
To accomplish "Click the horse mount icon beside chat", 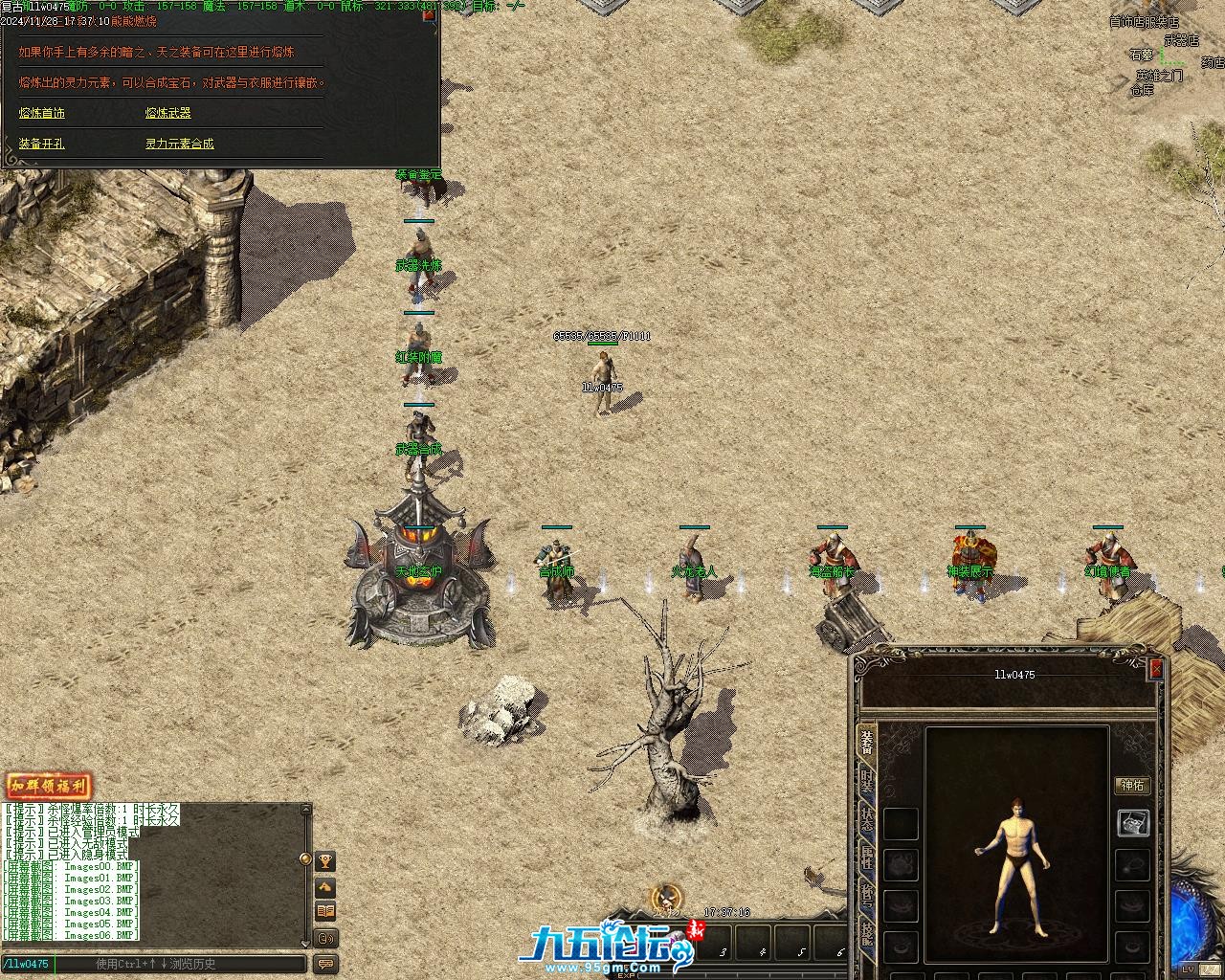I will pyautogui.click(x=325, y=887).
